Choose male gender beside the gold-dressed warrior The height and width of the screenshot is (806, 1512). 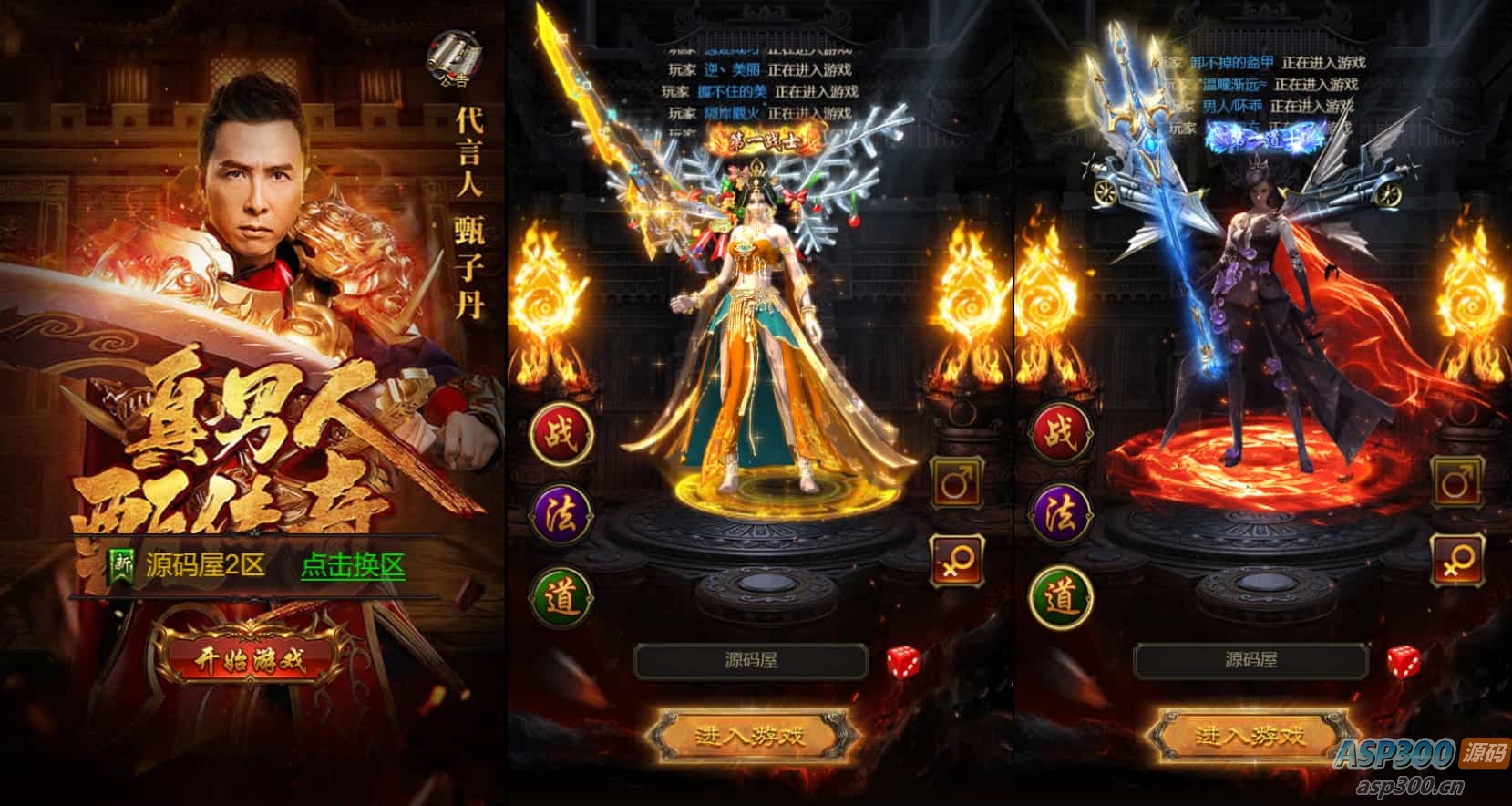pyautogui.click(x=955, y=481)
